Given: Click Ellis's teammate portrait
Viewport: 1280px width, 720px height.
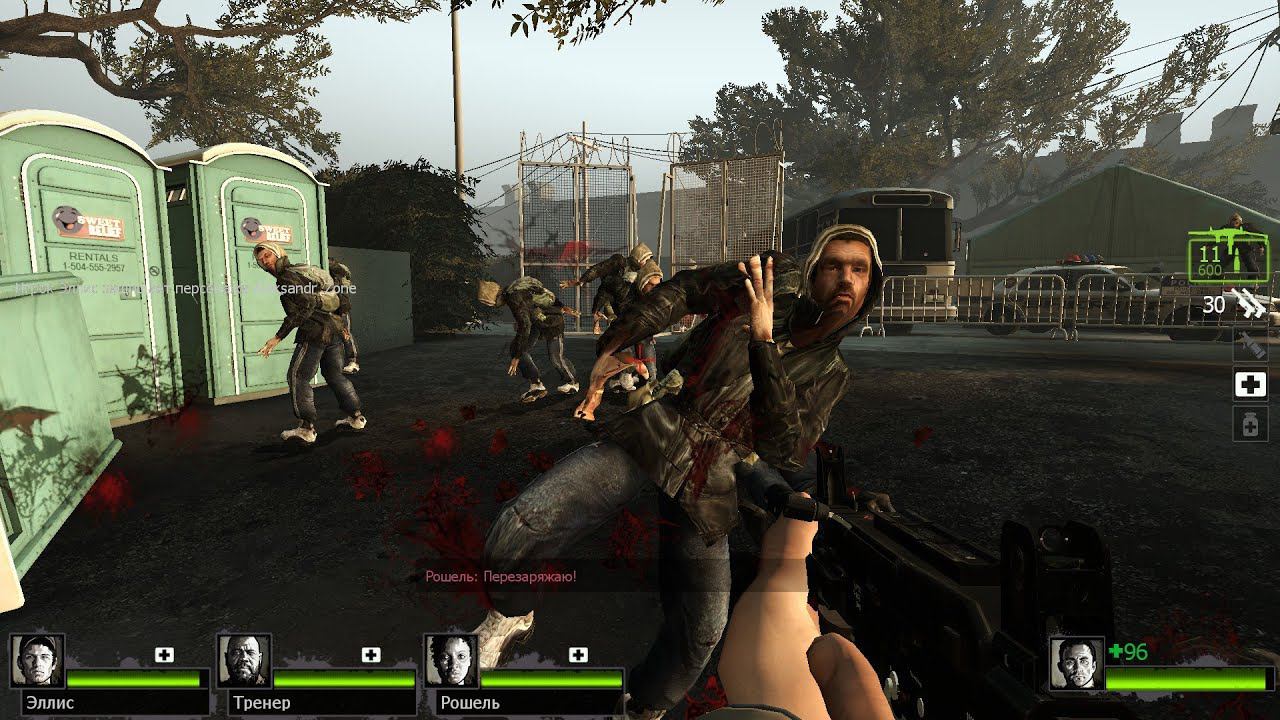Looking at the screenshot, I should pyautogui.click(x=38, y=661).
